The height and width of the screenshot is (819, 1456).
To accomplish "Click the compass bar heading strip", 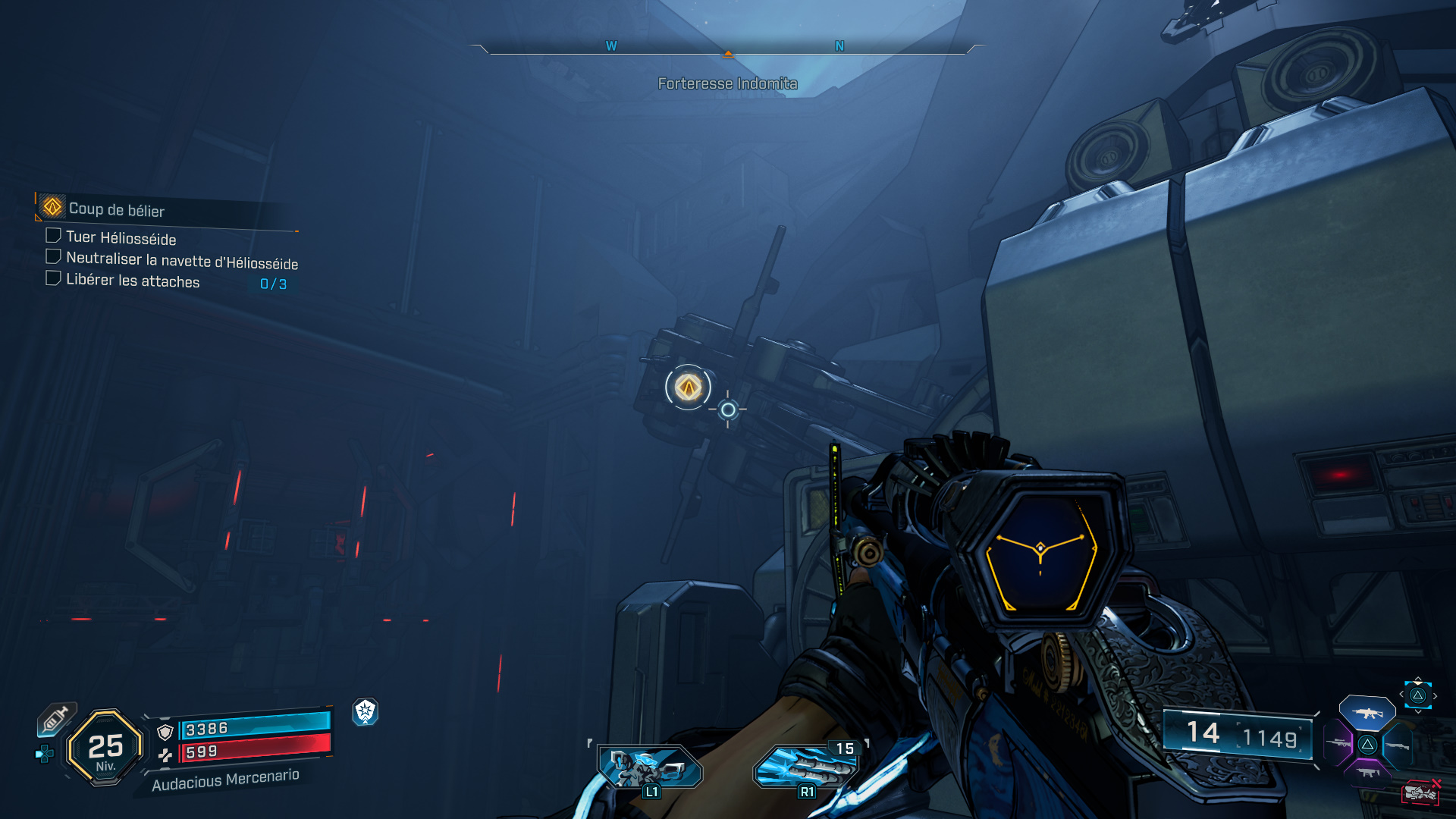I will pos(727,48).
